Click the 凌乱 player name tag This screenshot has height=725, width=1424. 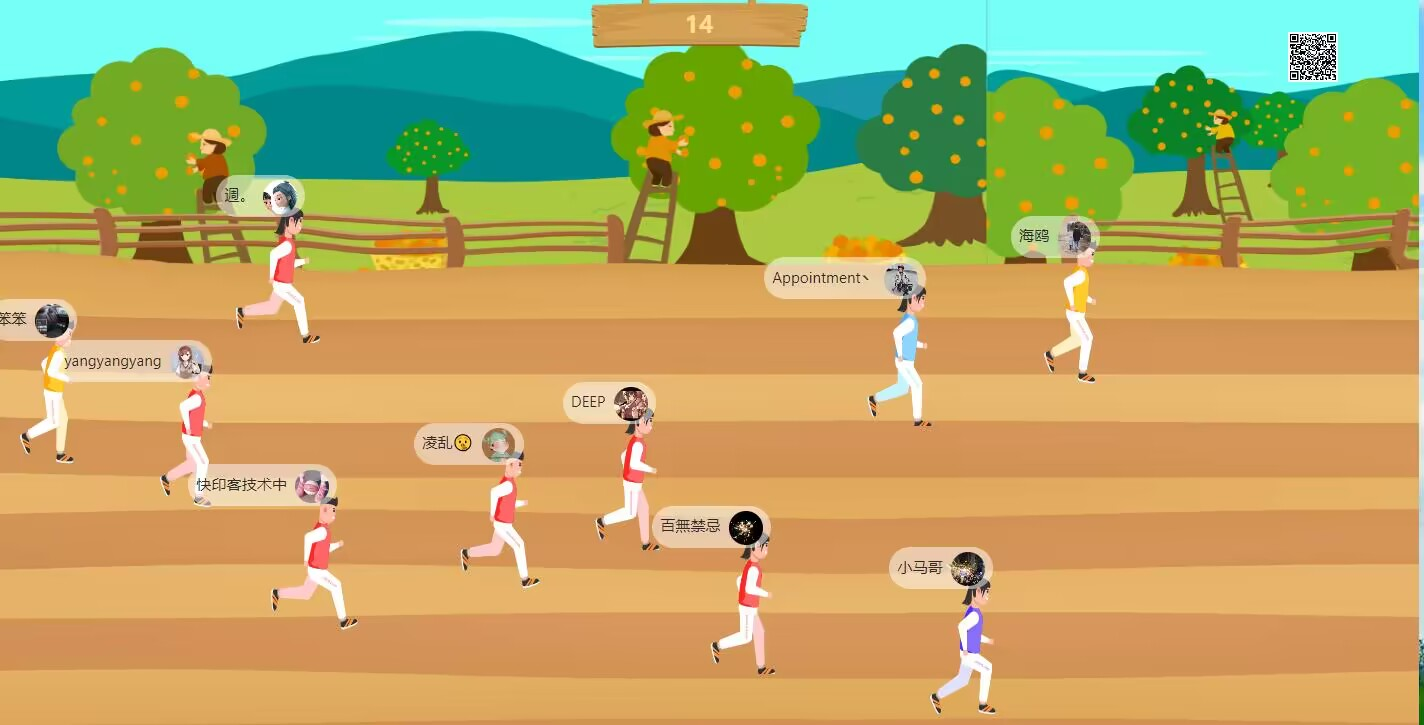click(468, 443)
